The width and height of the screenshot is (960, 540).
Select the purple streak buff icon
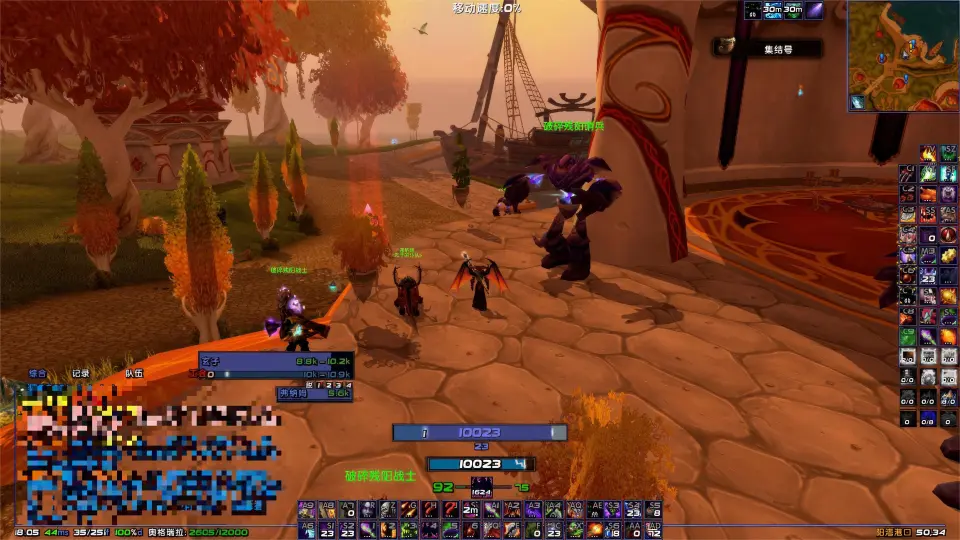pyautogui.click(x=815, y=11)
